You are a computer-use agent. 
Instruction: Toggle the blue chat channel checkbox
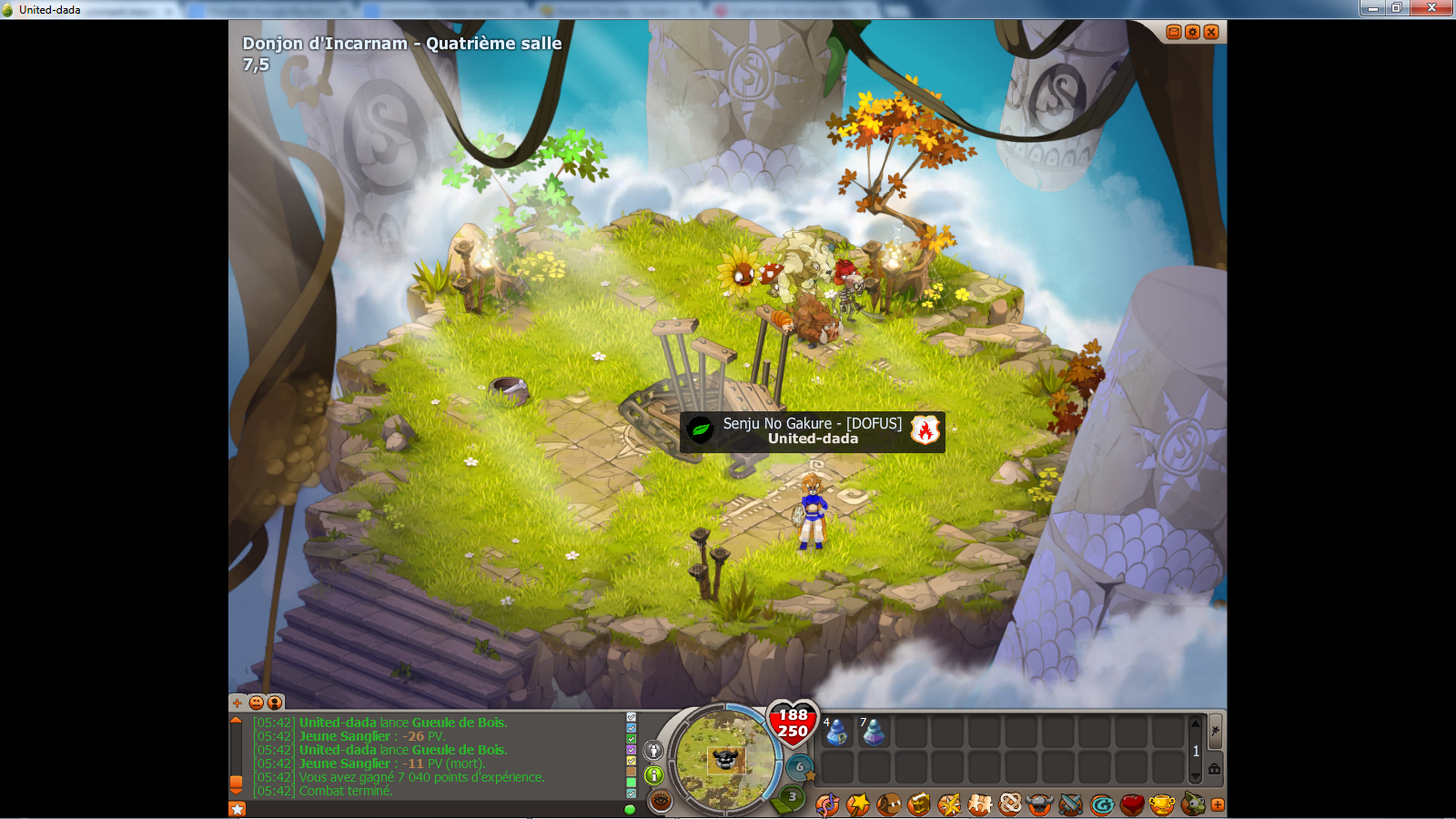[630, 726]
